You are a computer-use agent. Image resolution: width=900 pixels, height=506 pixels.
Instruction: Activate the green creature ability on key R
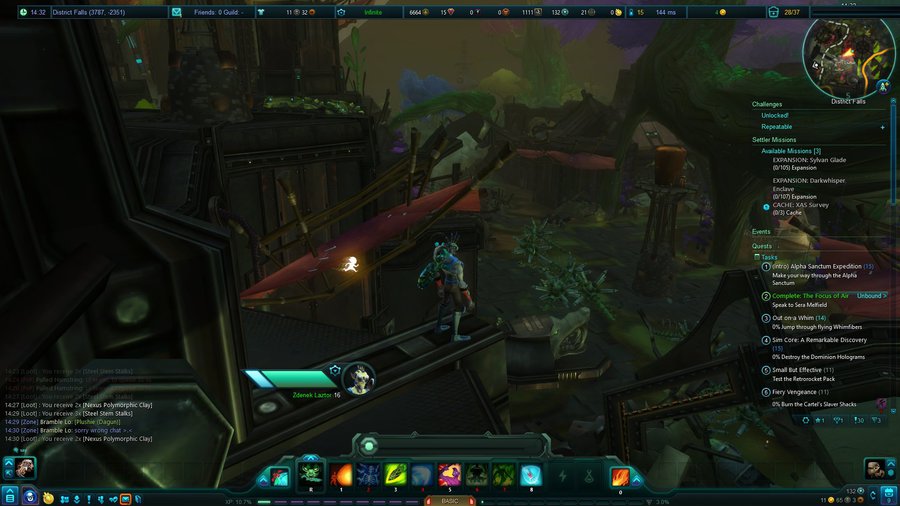[x=311, y=475]
